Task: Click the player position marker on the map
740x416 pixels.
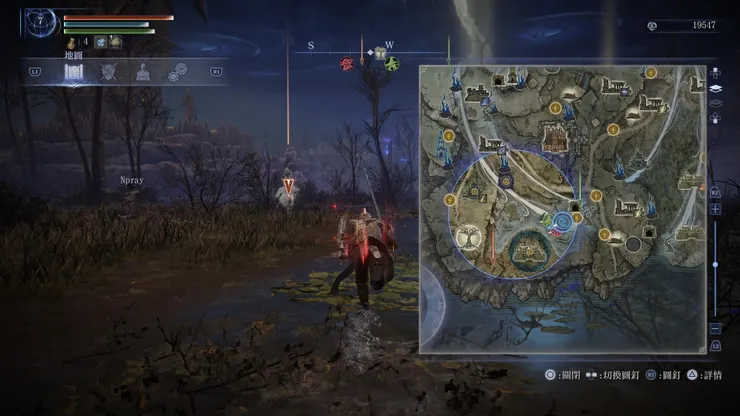Action: [x=559, y=222]
